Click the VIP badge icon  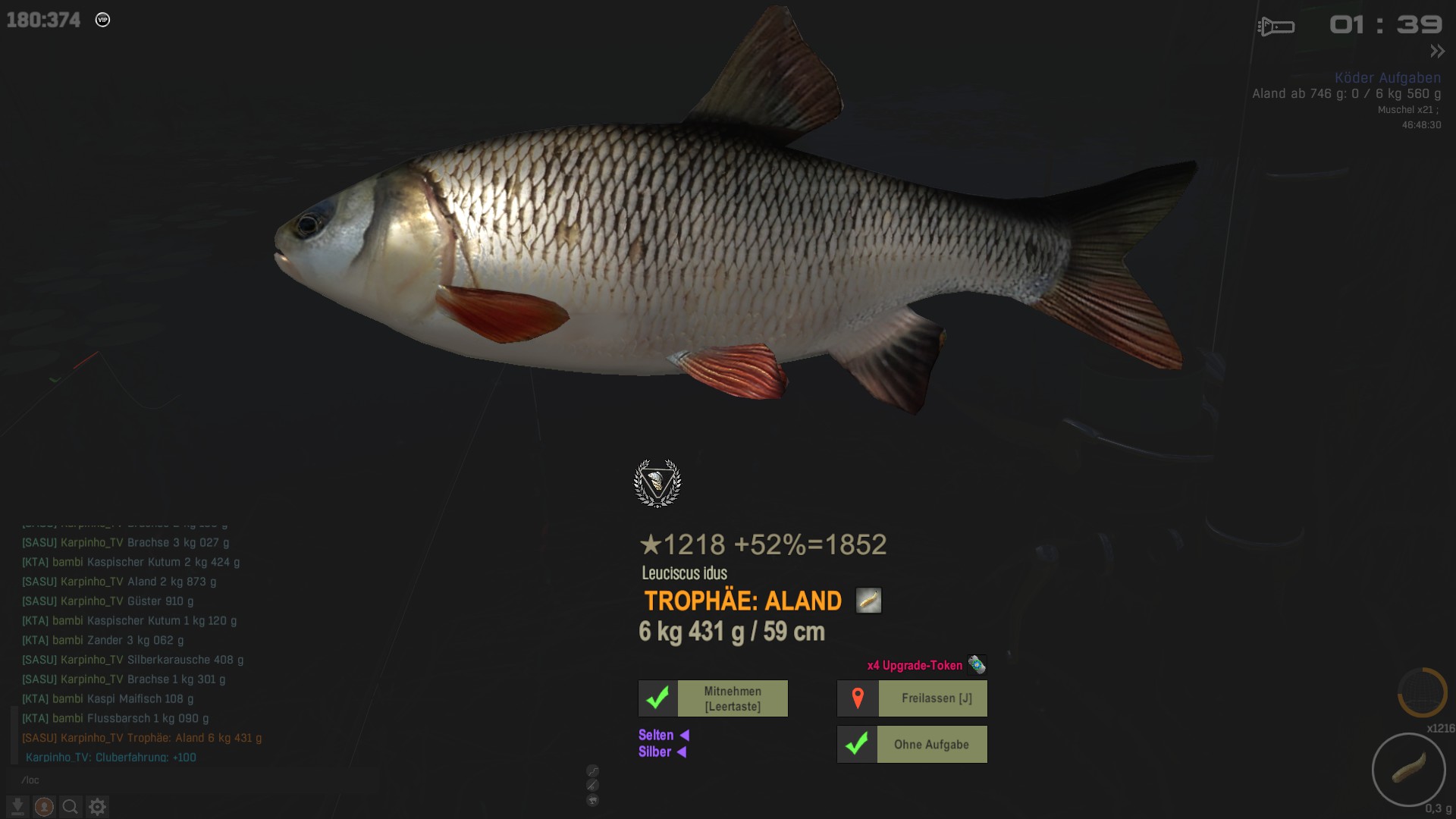(102, 20)
